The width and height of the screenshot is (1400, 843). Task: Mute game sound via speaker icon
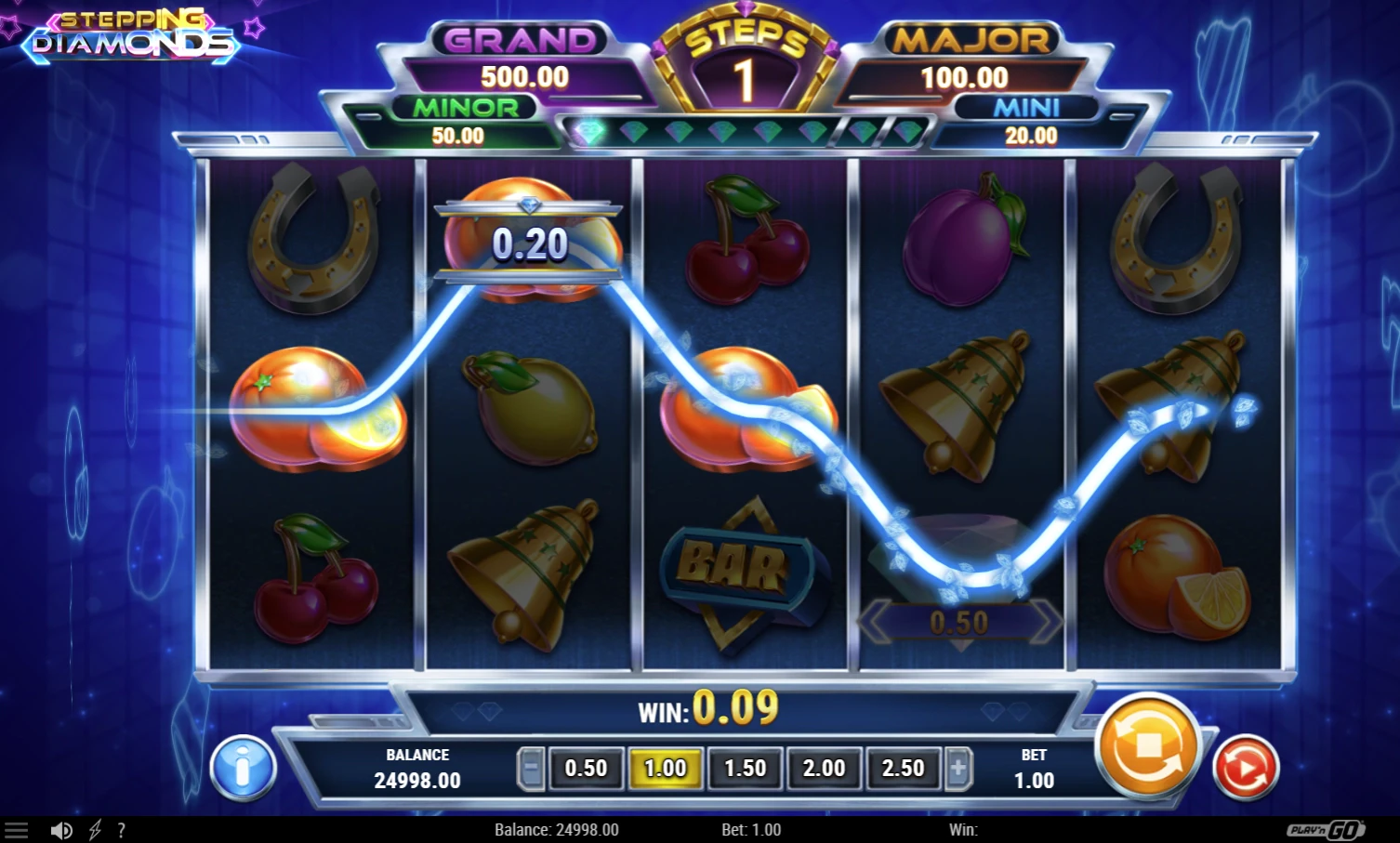(x=61, y=828)
